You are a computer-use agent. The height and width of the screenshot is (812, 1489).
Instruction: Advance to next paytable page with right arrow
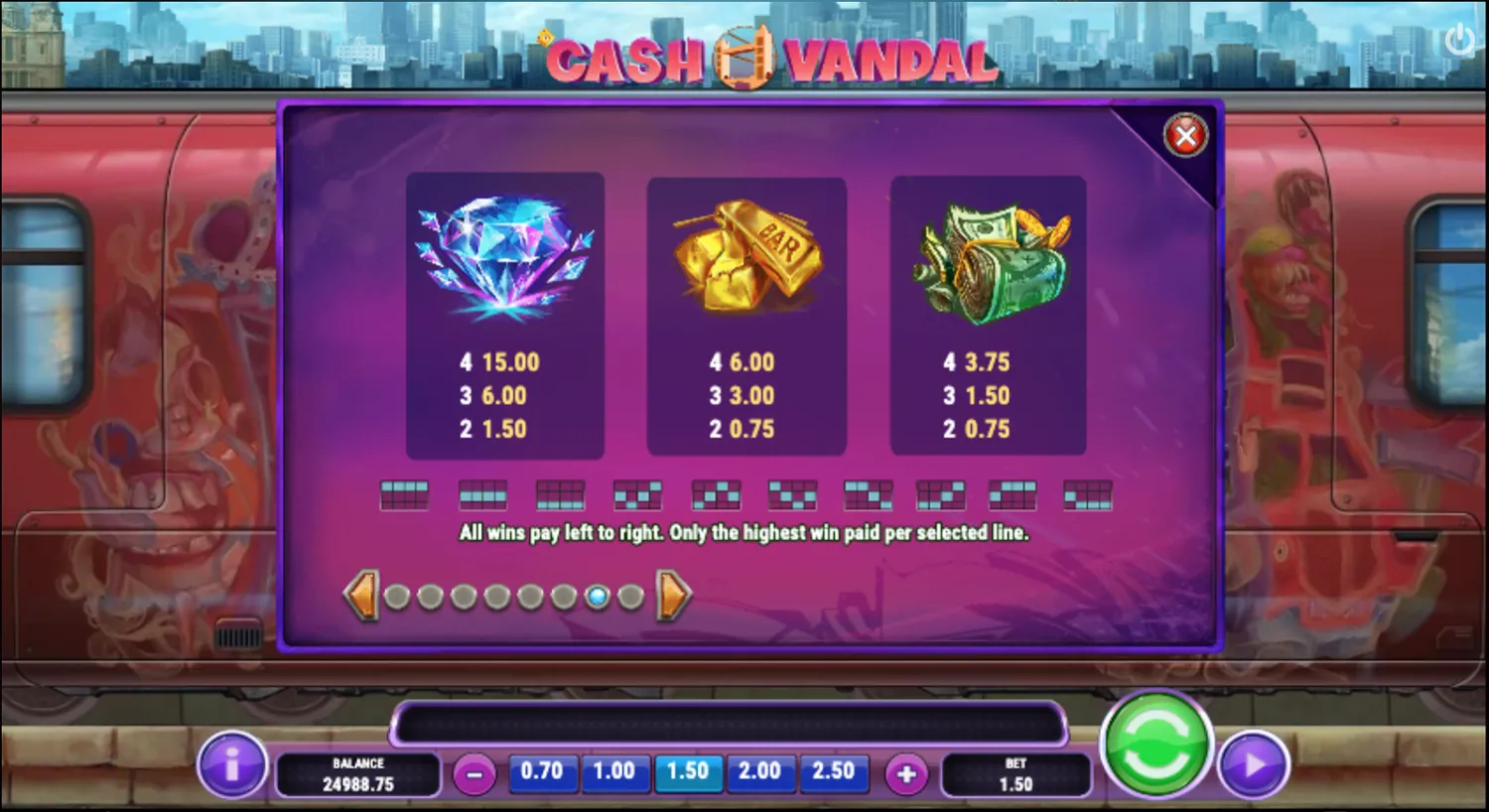(x=671, y=595)
